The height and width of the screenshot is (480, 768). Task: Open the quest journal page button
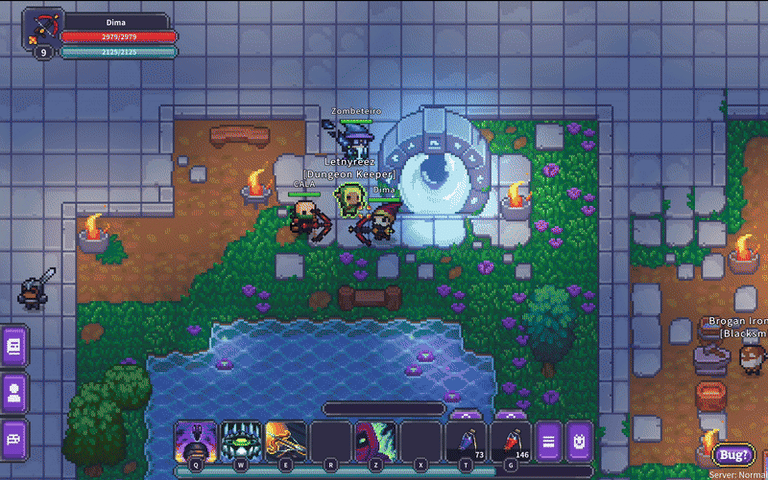pos(15,346)
